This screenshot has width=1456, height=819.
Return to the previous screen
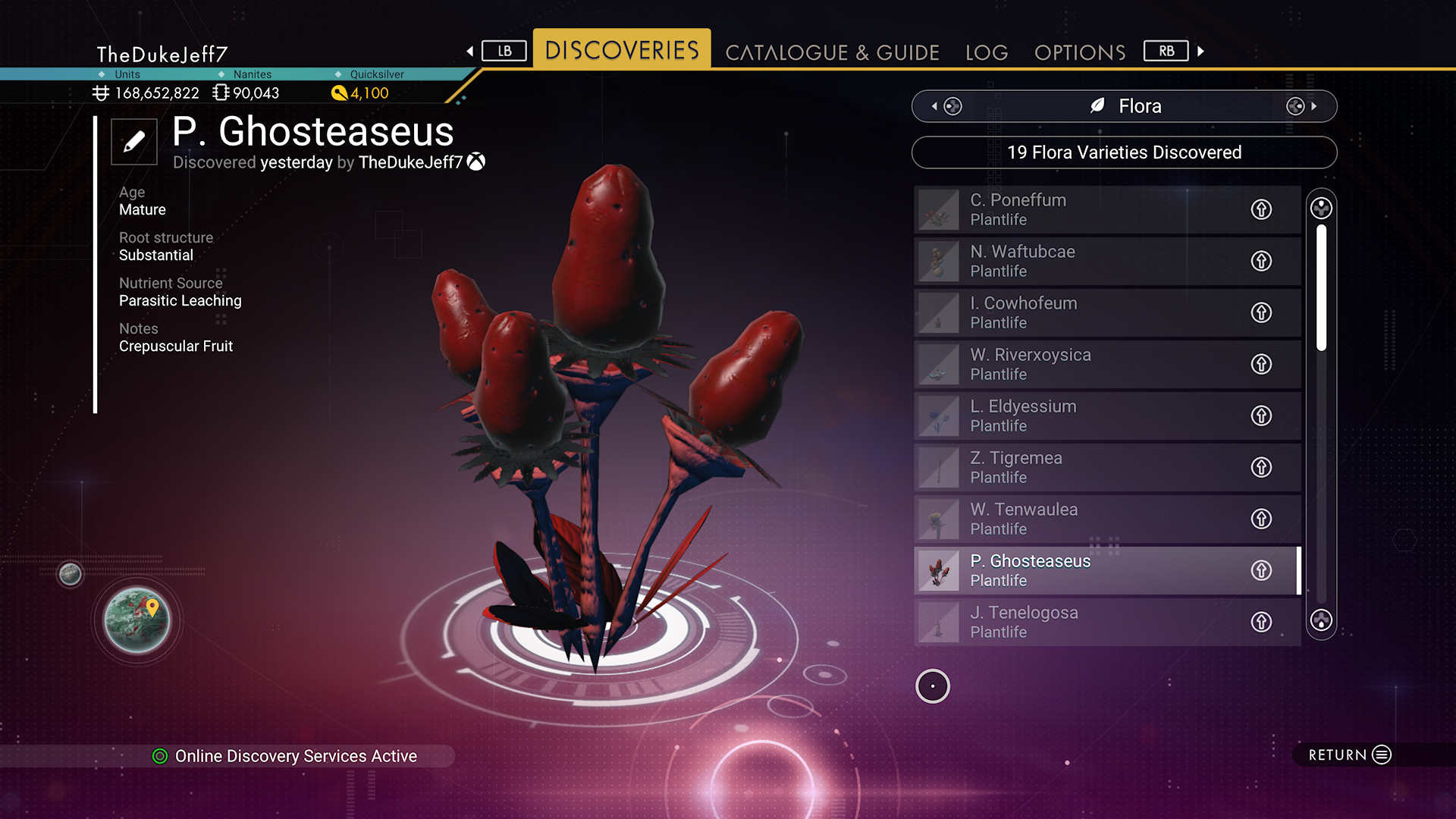[1350, 755]
